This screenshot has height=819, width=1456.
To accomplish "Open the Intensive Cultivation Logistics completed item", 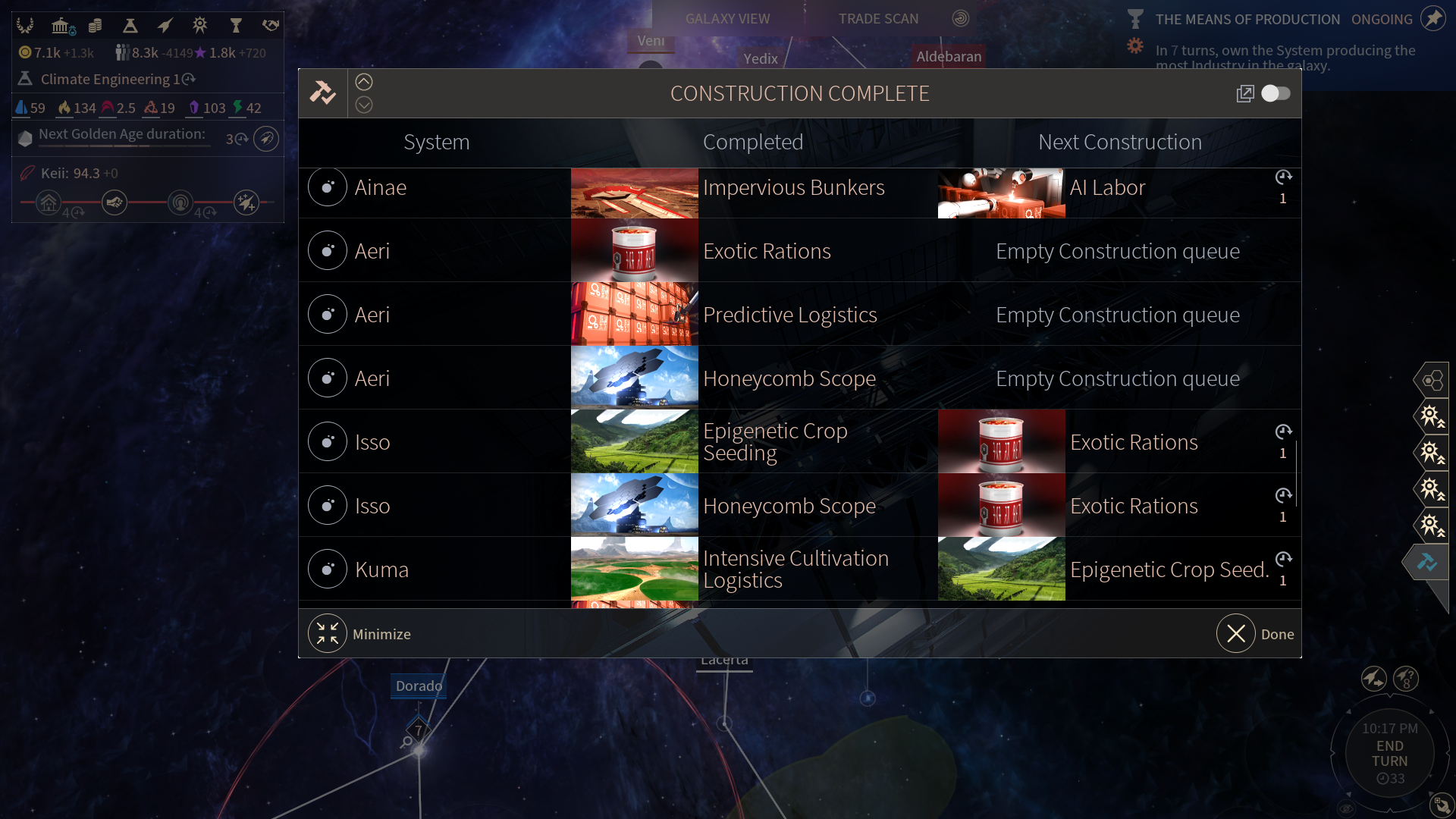I will [795, 570].
